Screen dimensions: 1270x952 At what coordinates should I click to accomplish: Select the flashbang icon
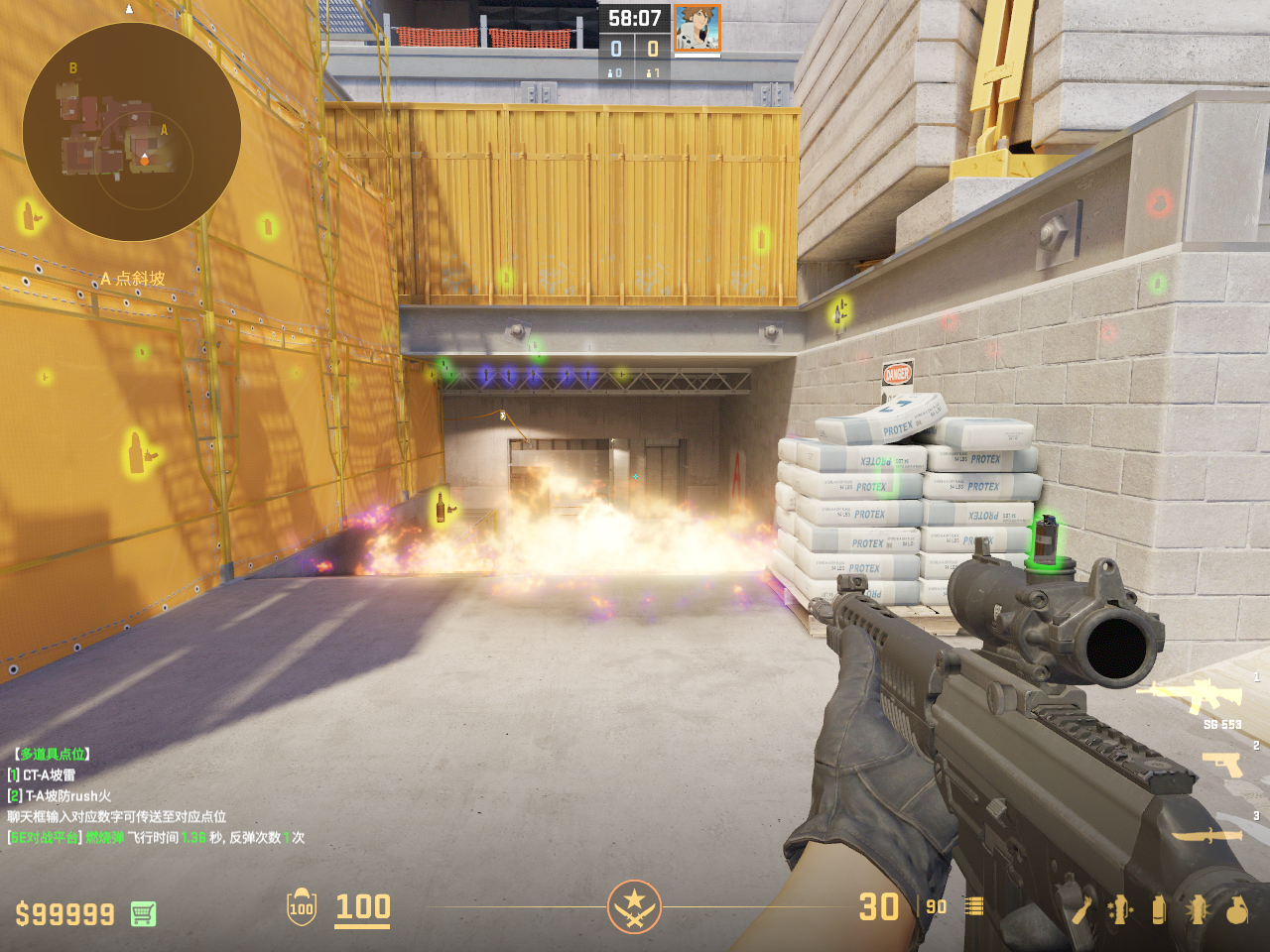(x=1197, y=909)
